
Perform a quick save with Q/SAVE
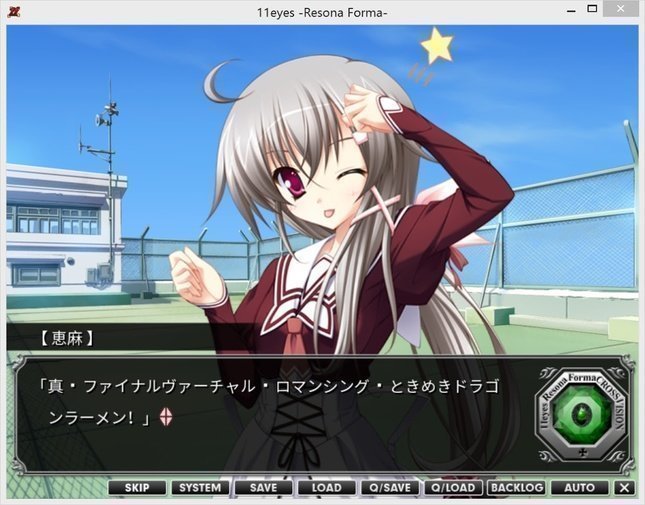point(389,488)
